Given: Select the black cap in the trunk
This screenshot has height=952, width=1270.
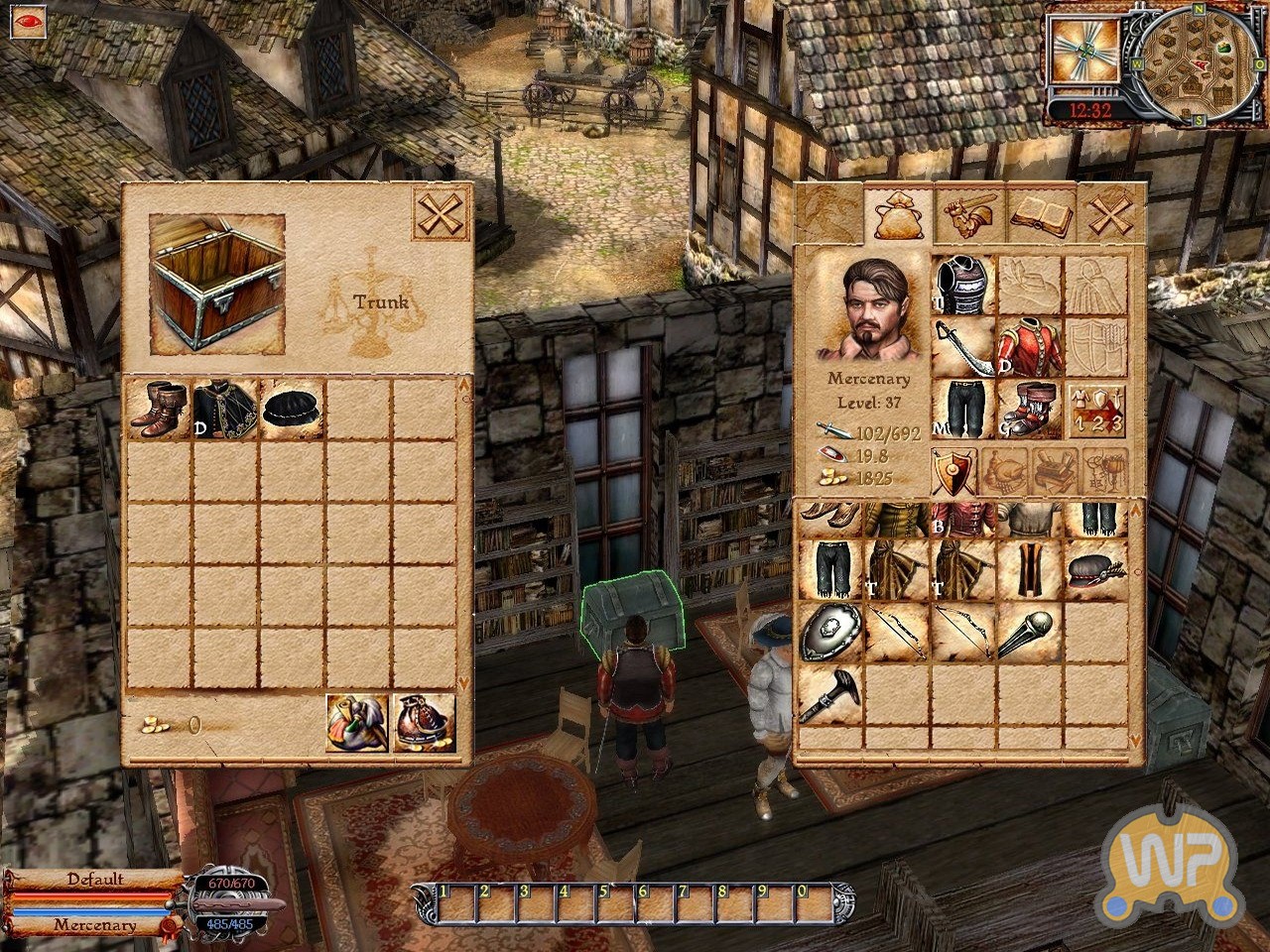Looking at the screenshot, I should (292, 408).
